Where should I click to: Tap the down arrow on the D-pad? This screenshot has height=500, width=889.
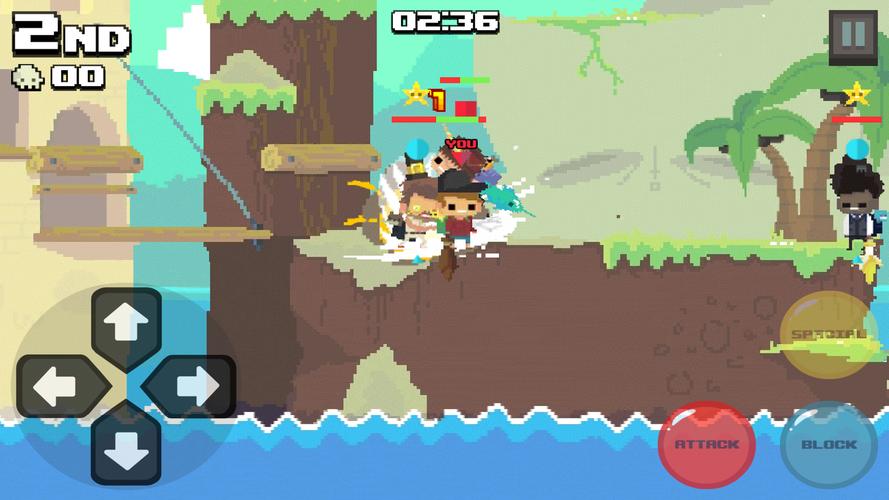coord(127,446)
